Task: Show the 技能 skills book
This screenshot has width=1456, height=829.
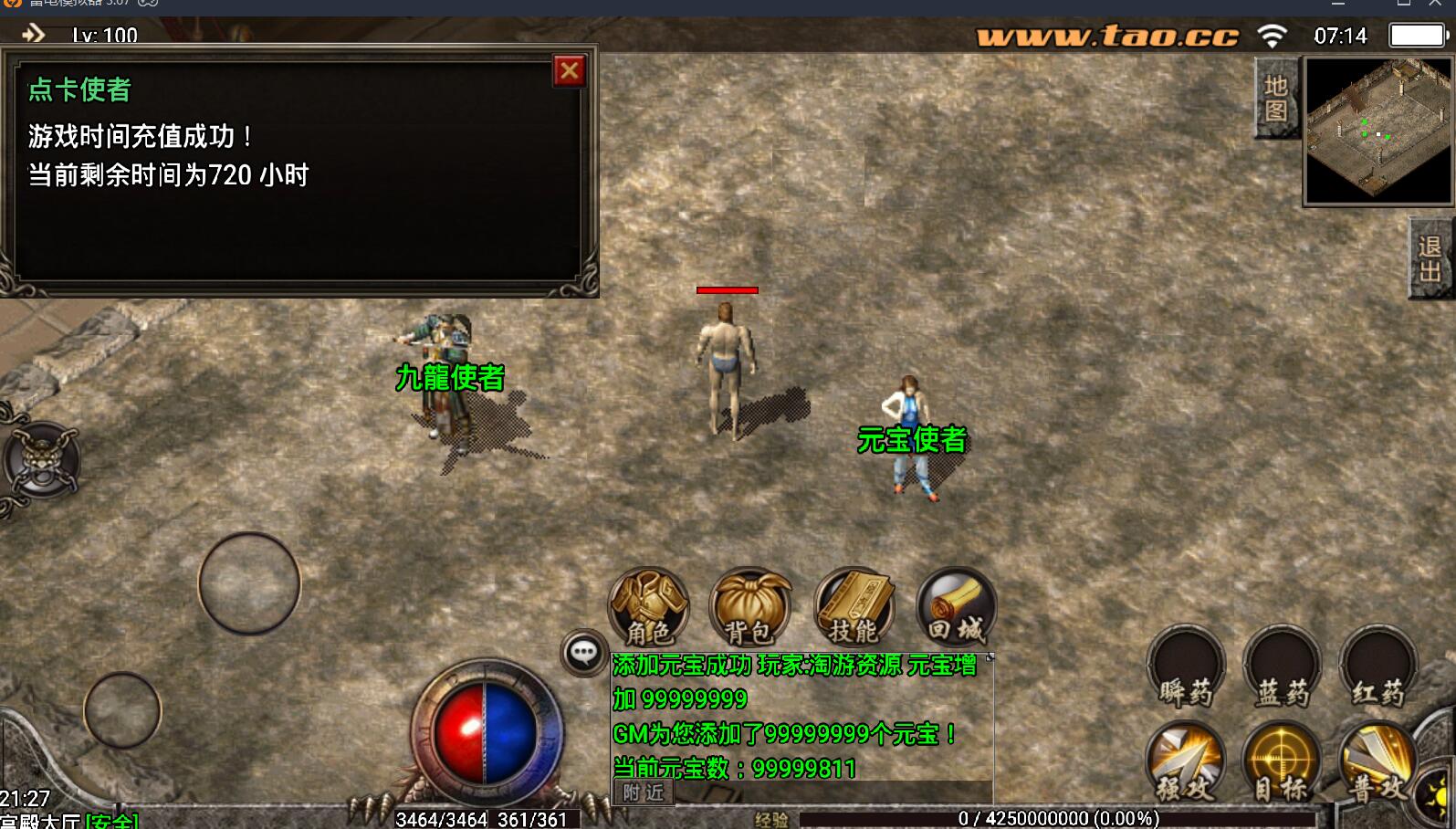Action: click(x=854, y=606)
